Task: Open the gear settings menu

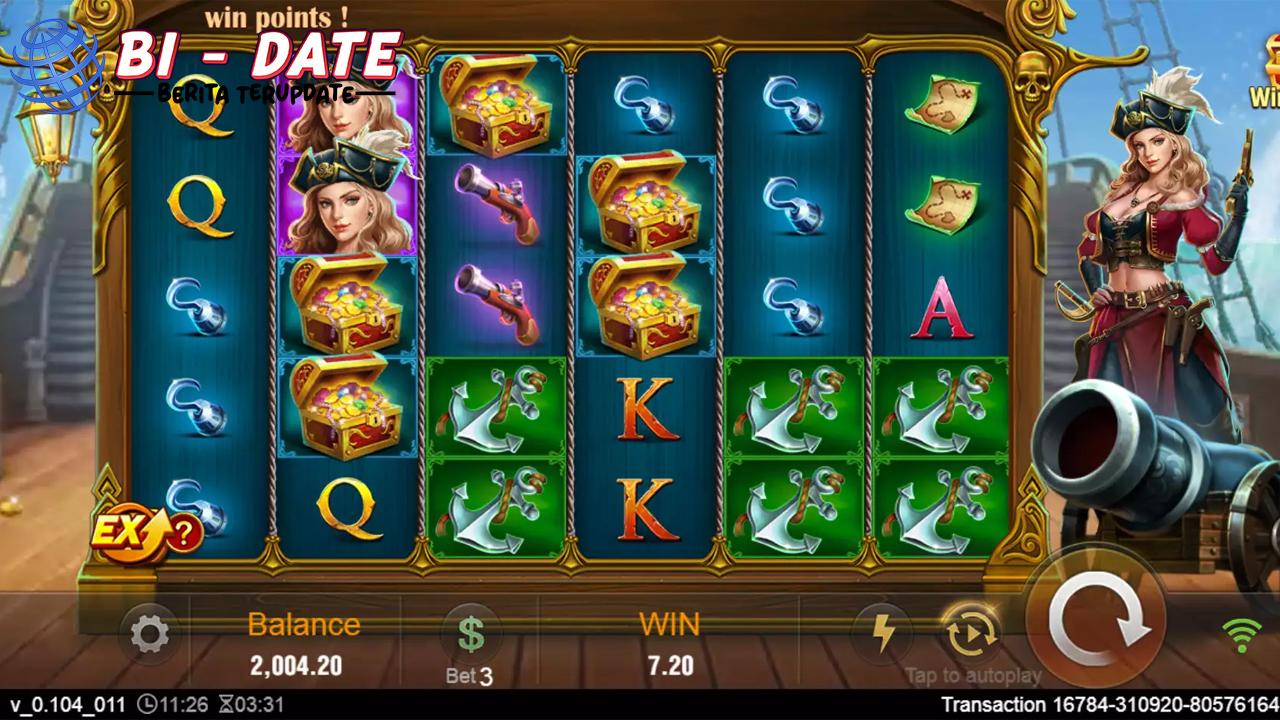Action: [x=150, y=634]
